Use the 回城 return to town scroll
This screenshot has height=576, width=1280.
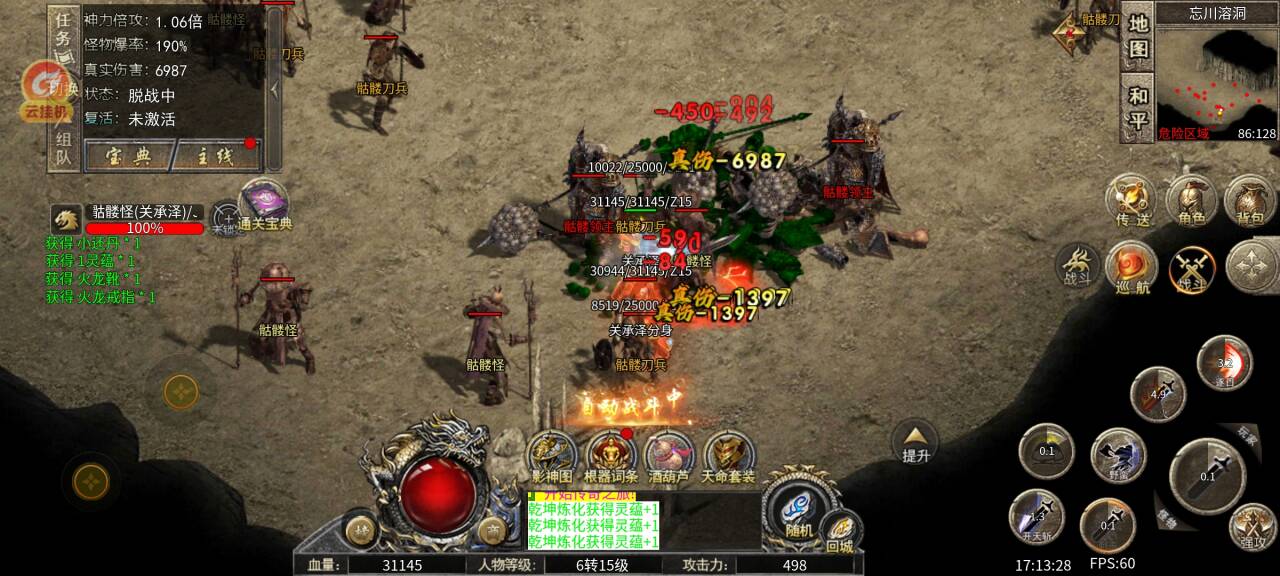(x=840, y=530)
